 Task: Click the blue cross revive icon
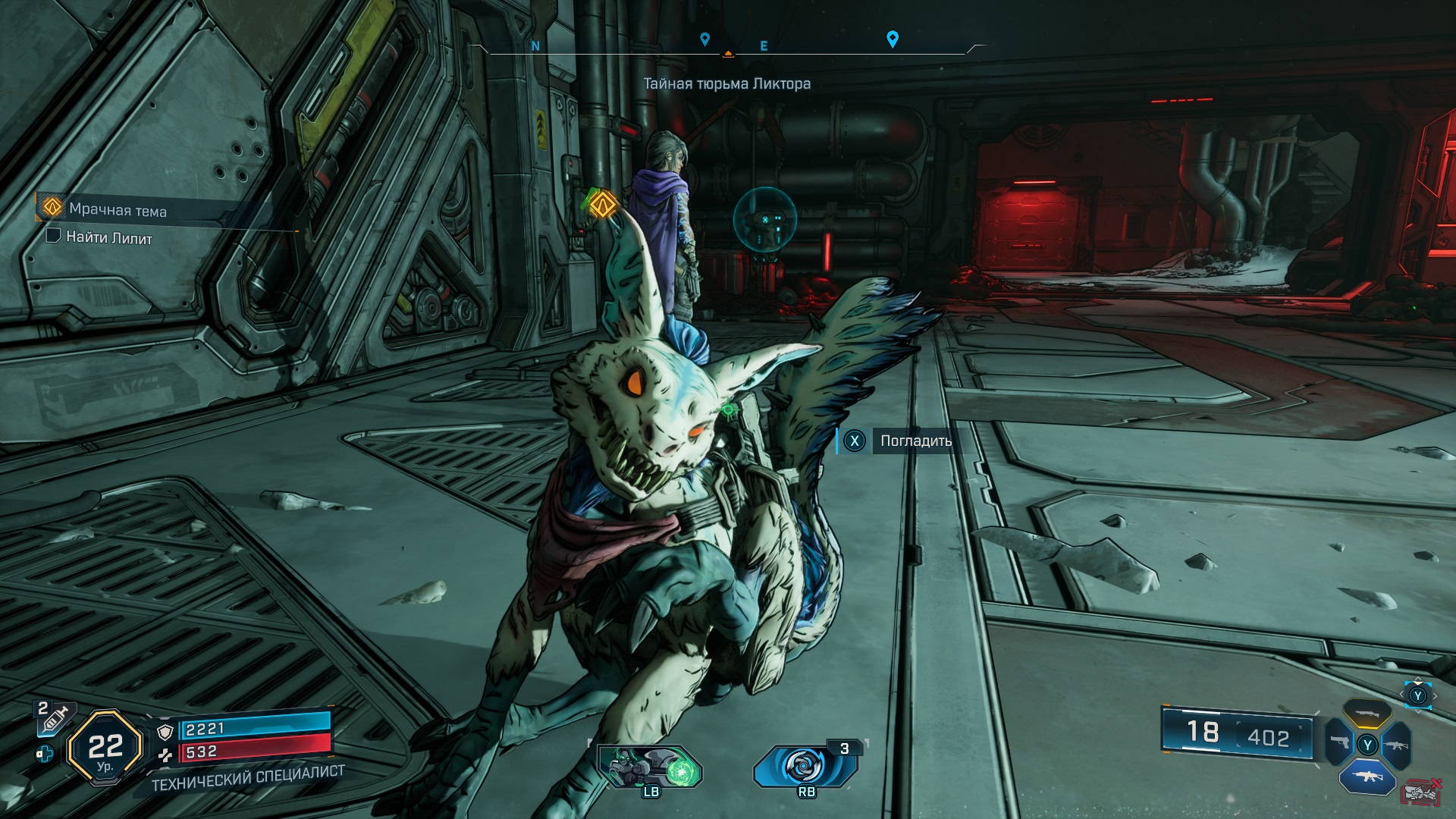pyautogui.click(x=45, y=754)
